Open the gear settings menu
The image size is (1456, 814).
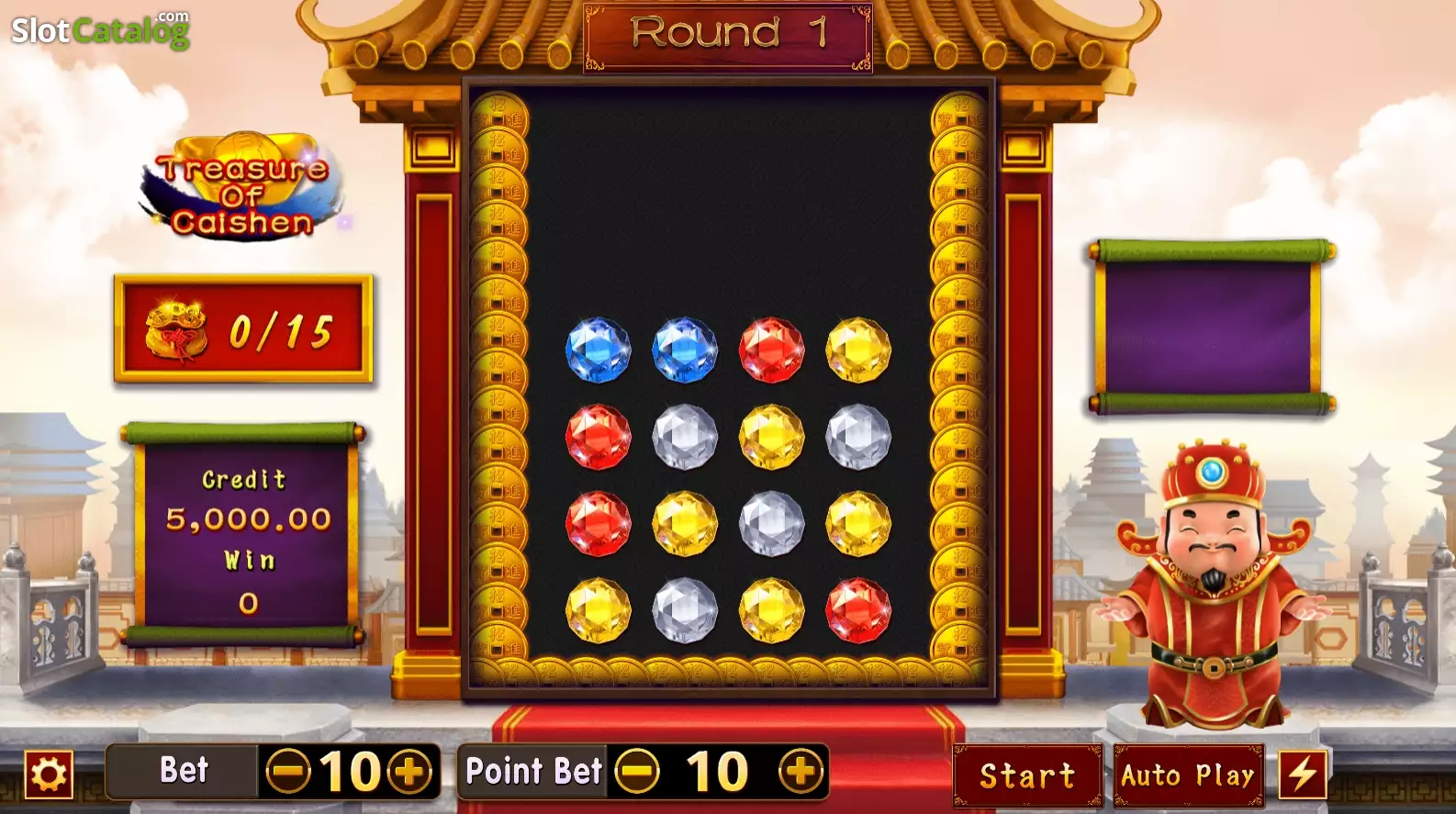(x=49, y=775)
